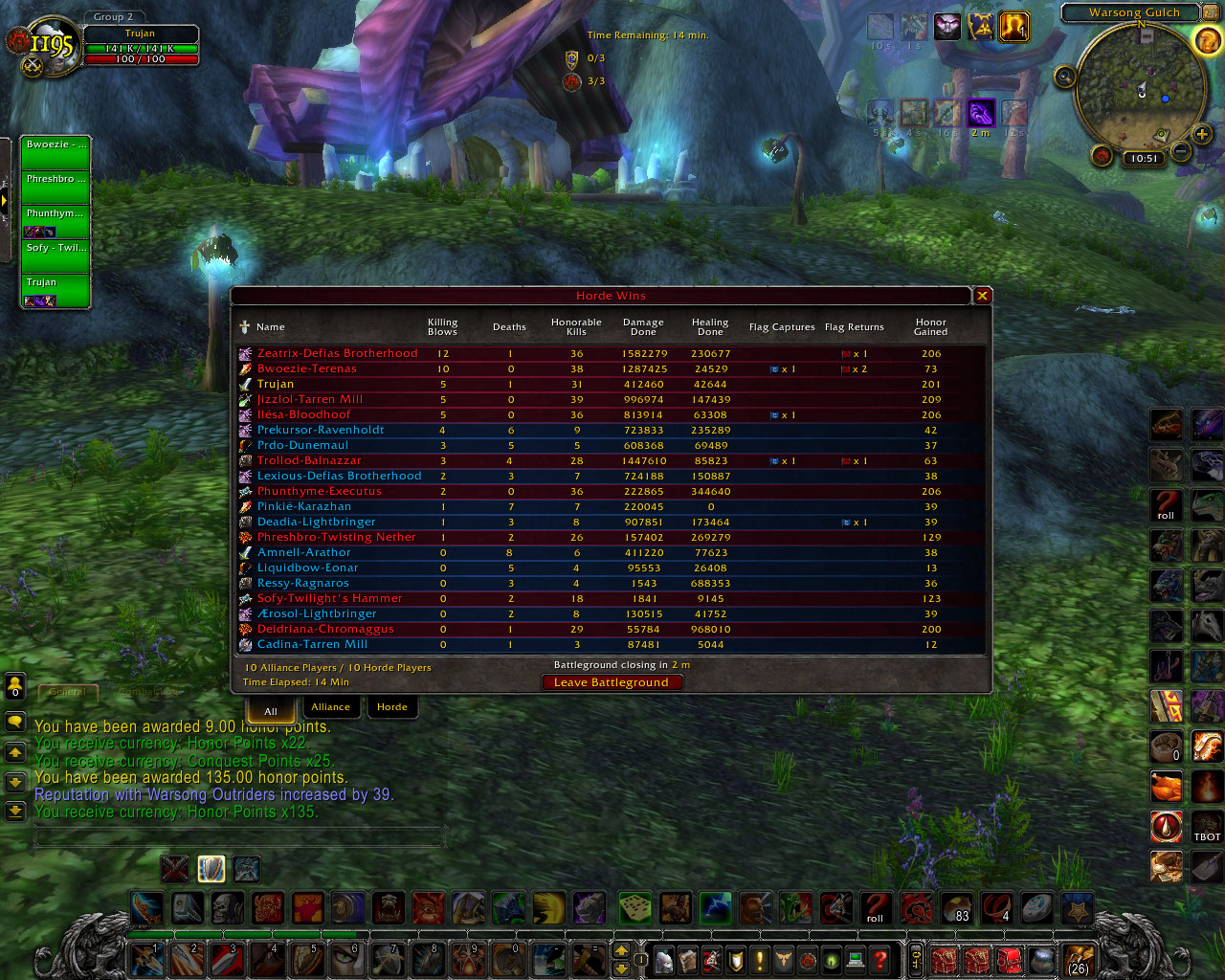Open Character Info via the helm icon
Image resolution: width=1225 pixels, height=980 pixels.
[663, 960]
